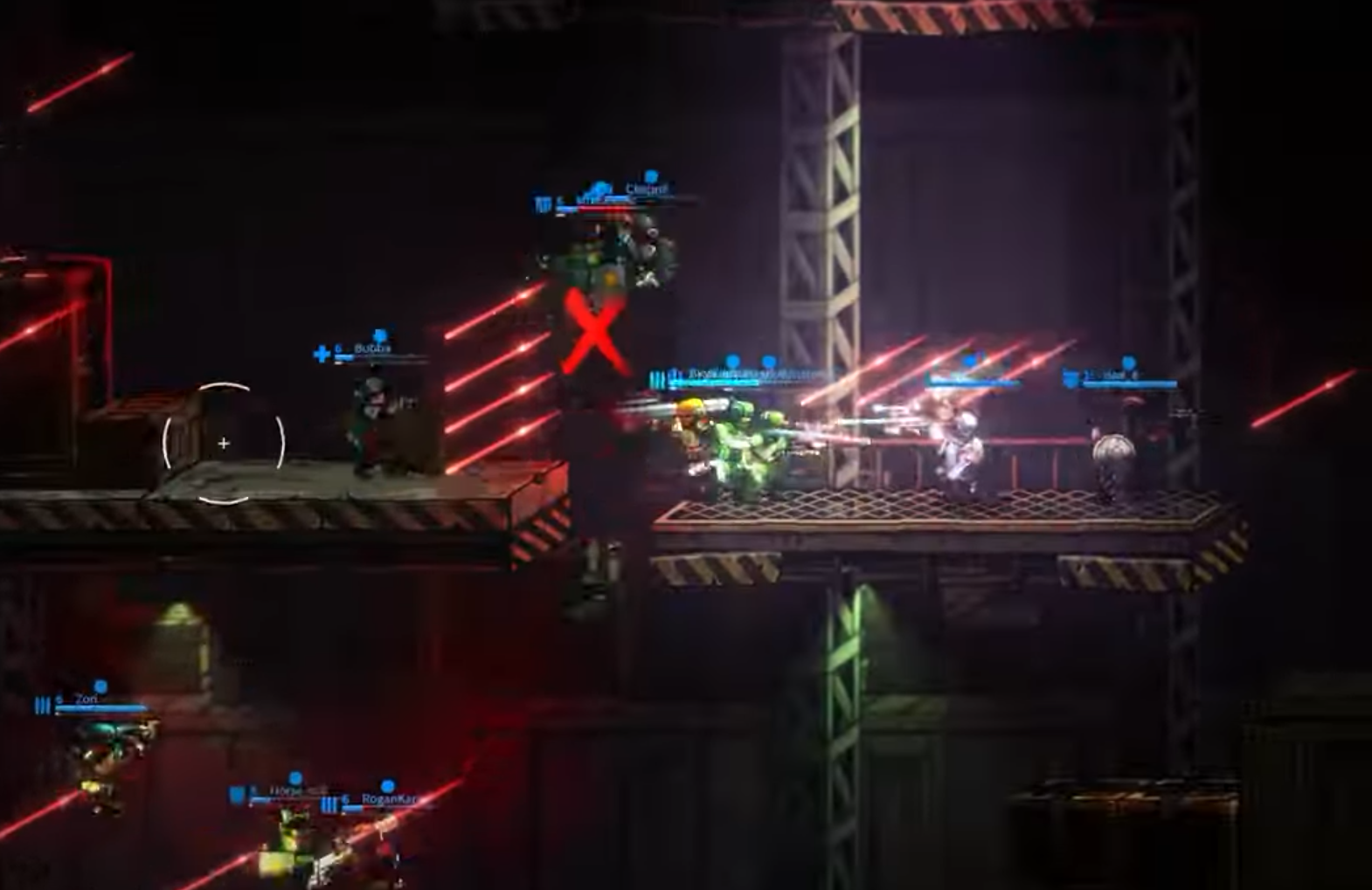Click the blue avatar dot above RoganKar
Screen dimensions: 1372x890
(386, 786)
